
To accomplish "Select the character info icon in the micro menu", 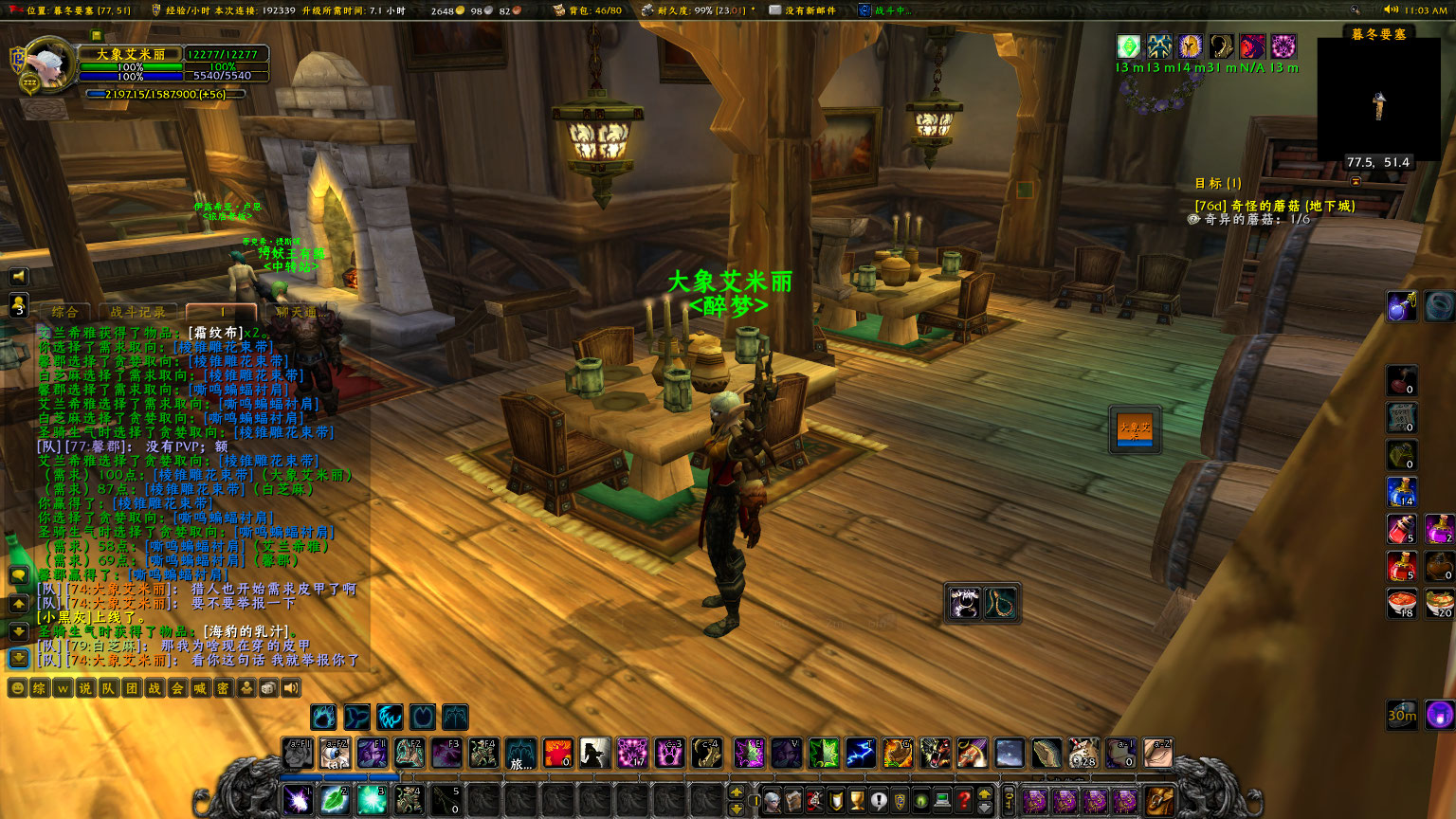I will click(771, 799).
